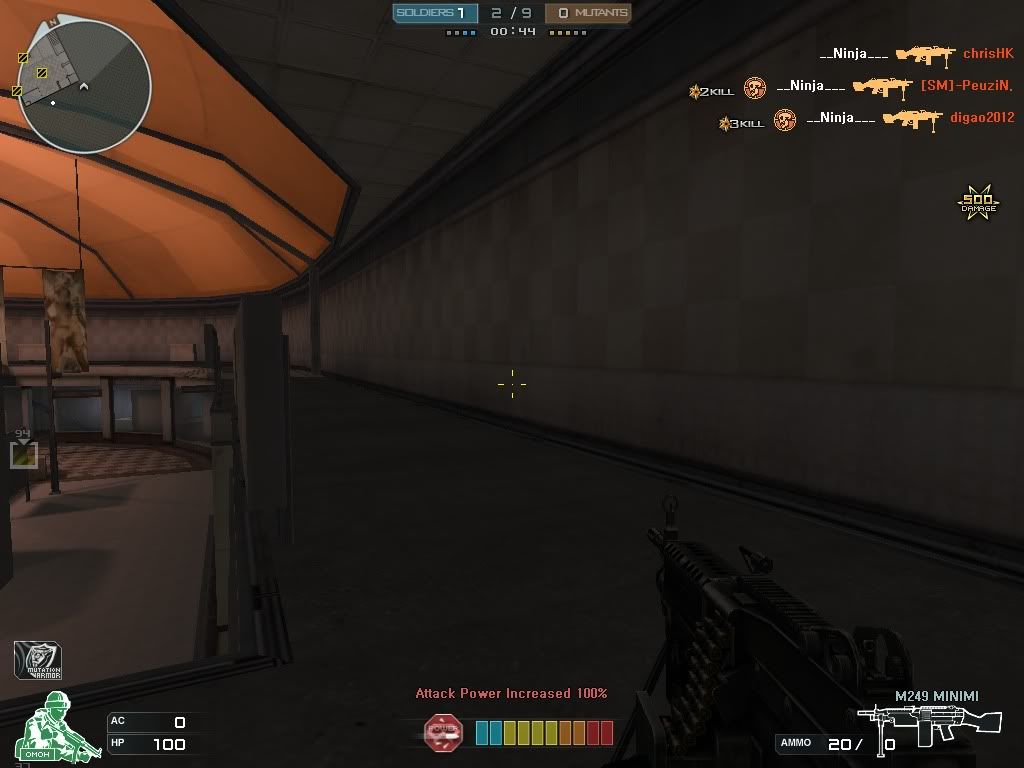The height and width of the screenshot is (768, 1024).
Task: Click the red stop-sign icon
Action: point(443,733)
